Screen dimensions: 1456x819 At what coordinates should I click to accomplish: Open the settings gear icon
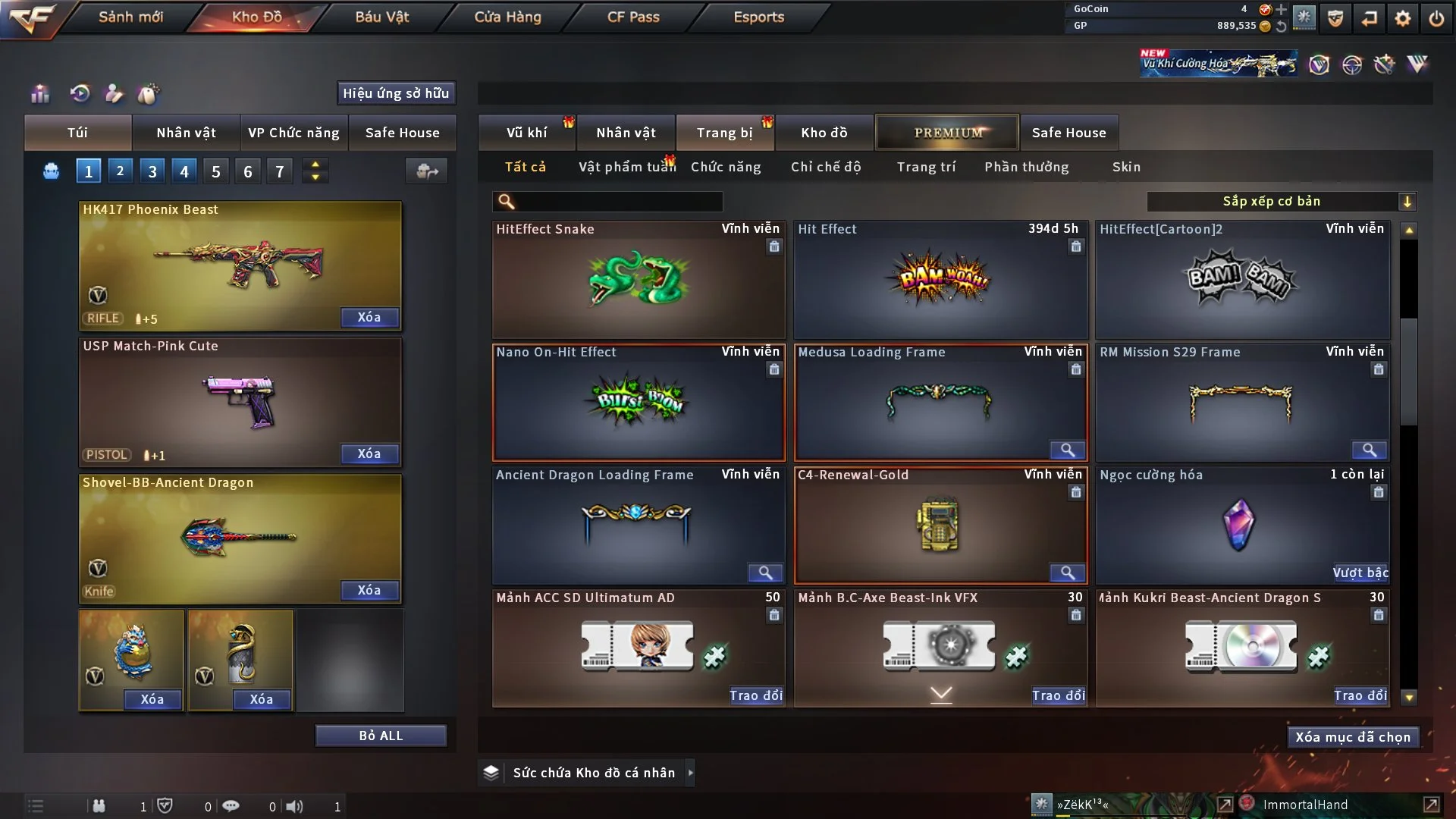pos(1402,18)
